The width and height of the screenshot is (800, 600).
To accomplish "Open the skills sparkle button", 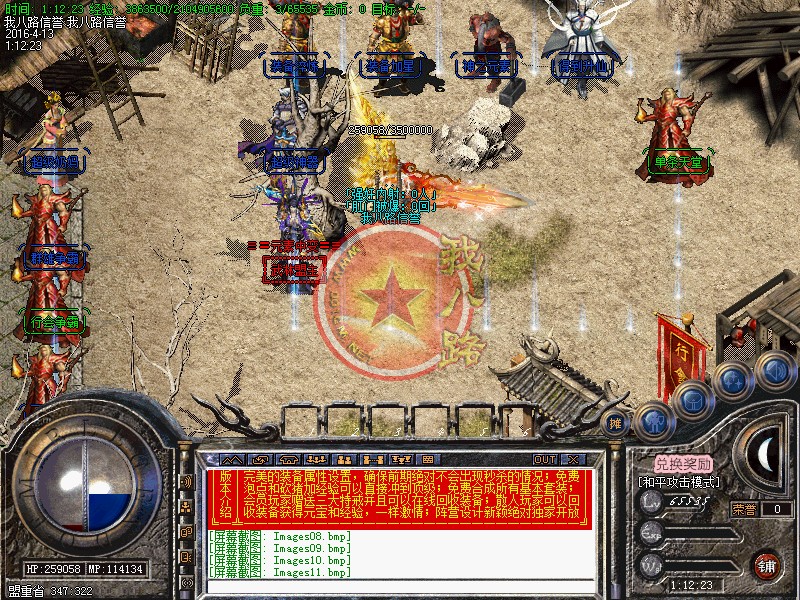I will click(x=734, y=380).
